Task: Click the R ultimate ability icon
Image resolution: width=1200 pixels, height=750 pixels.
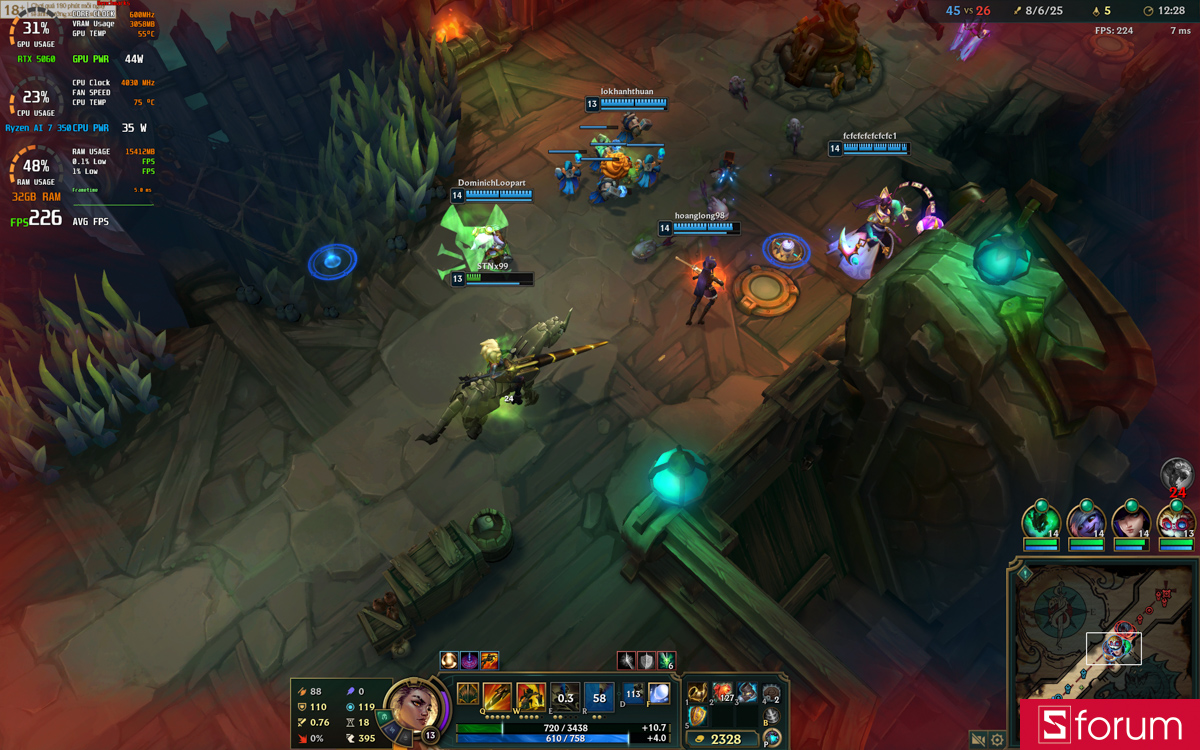Action: (599, 696)
